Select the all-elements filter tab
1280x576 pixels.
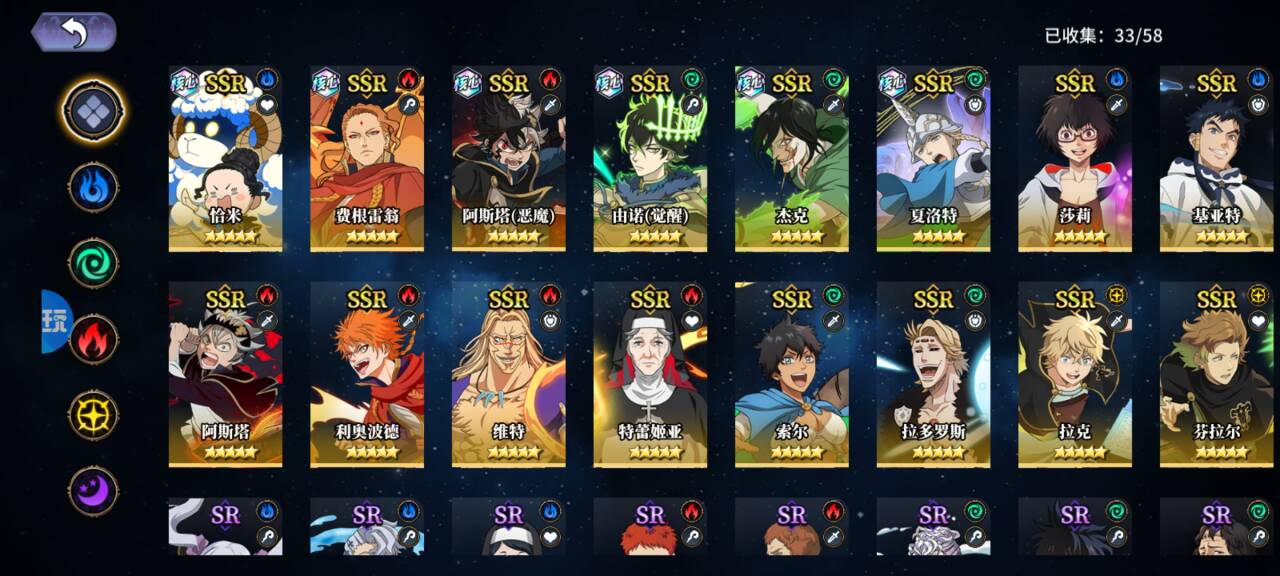(x=93, y=111)
